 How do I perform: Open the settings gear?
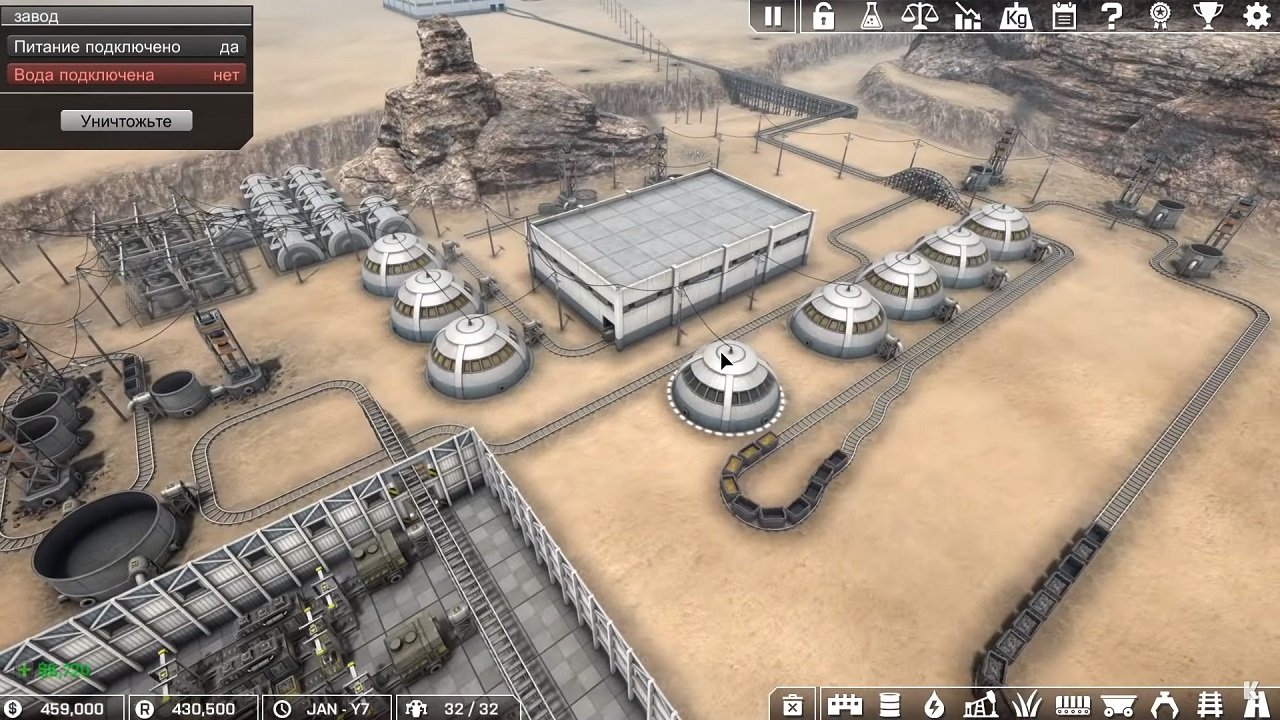click(1257, 16)
